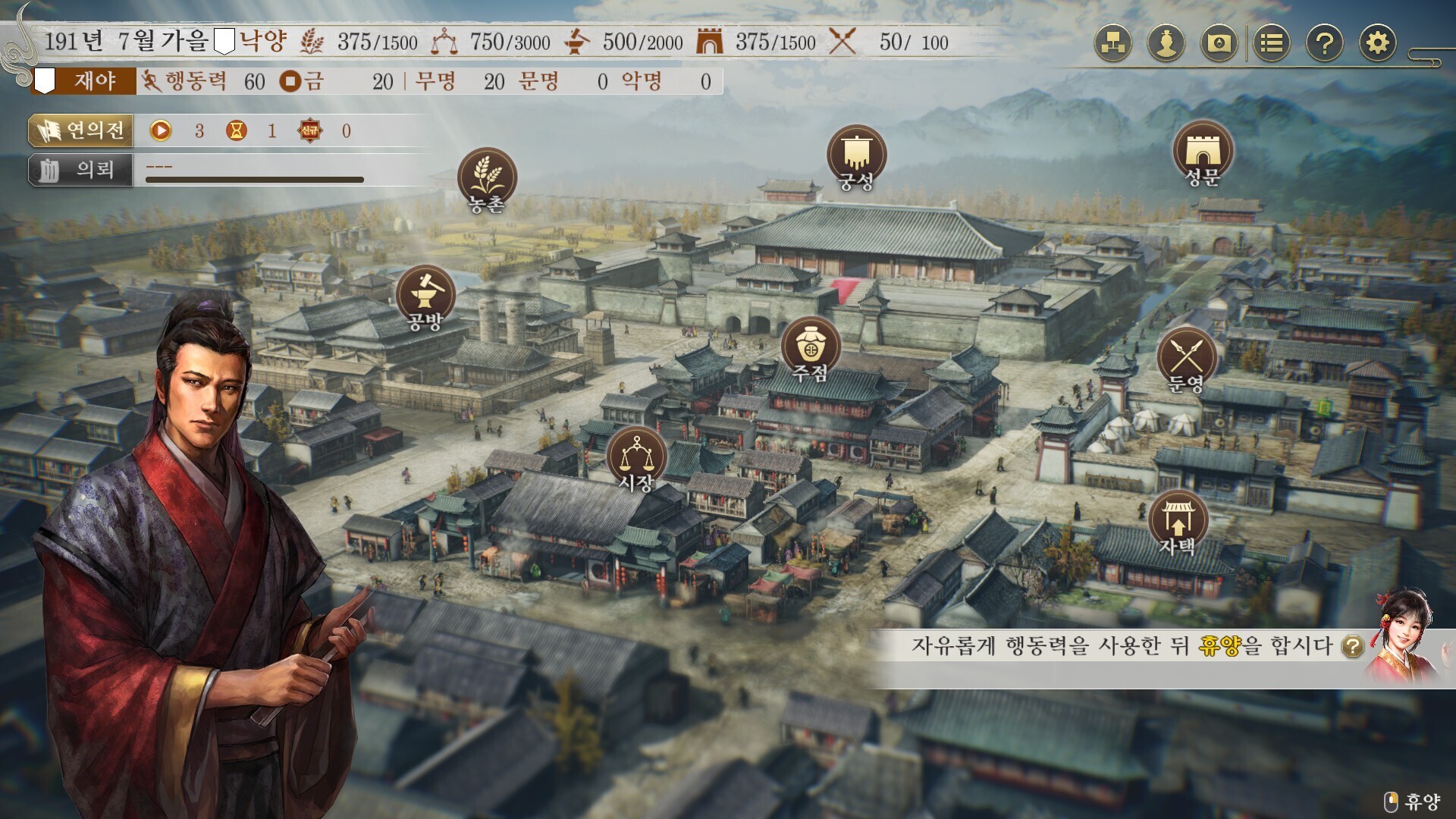Screen dimensions: 1456x819
Task: Open the settings gear menu
Action: (1377, 43)
